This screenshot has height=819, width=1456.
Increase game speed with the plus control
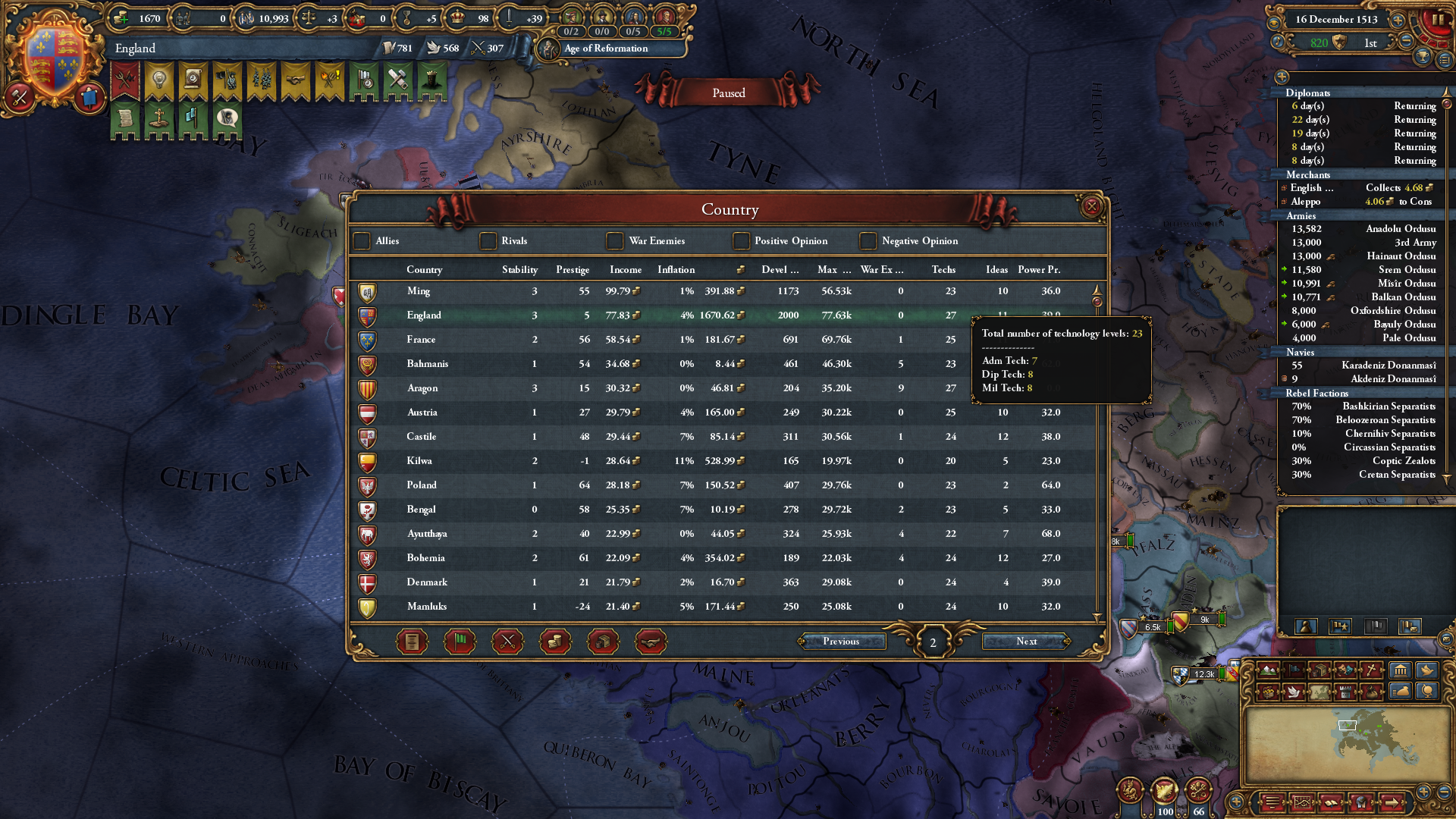[1398, 20]
